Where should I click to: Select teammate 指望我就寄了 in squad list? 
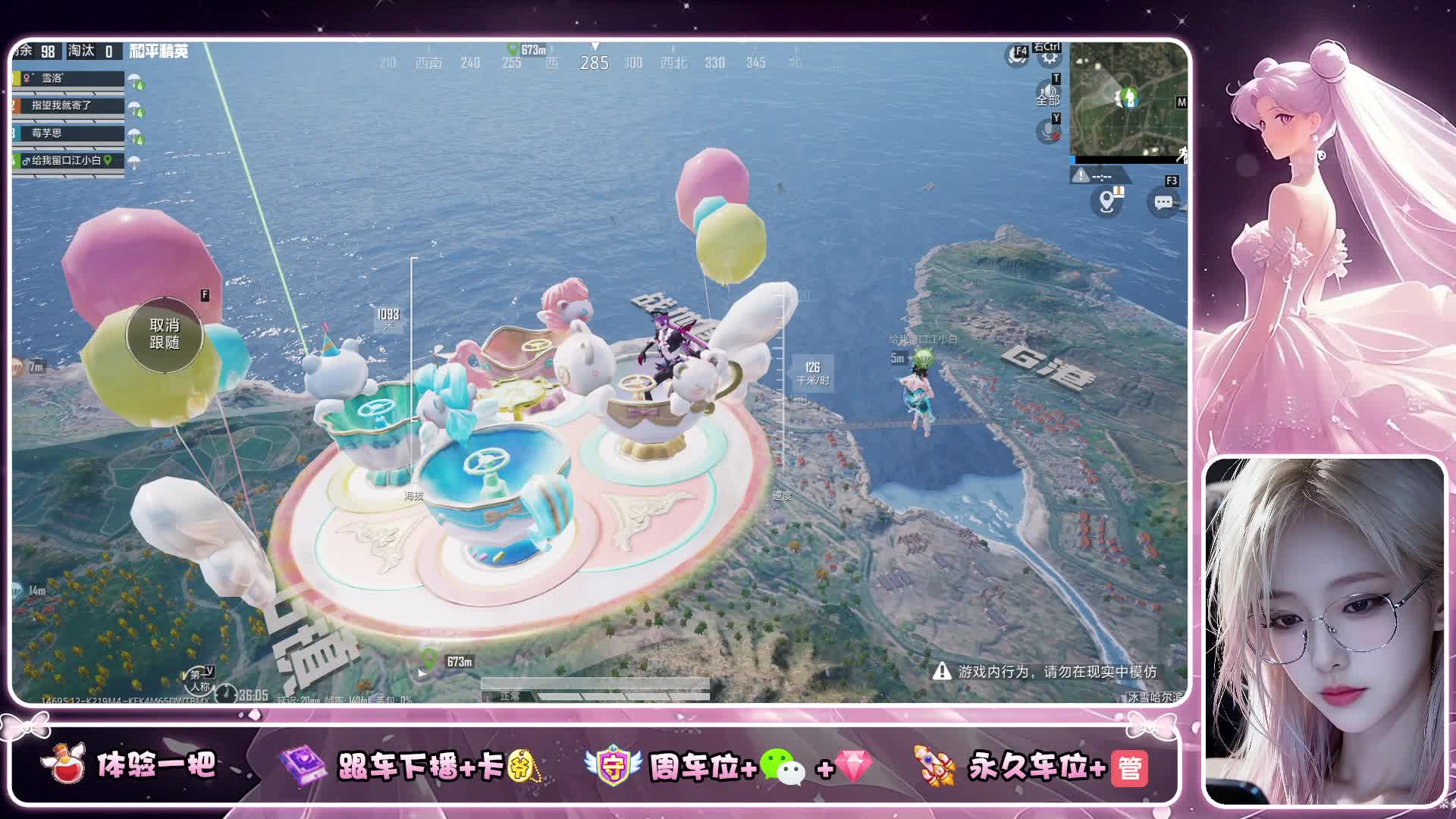tap(68, 106)
